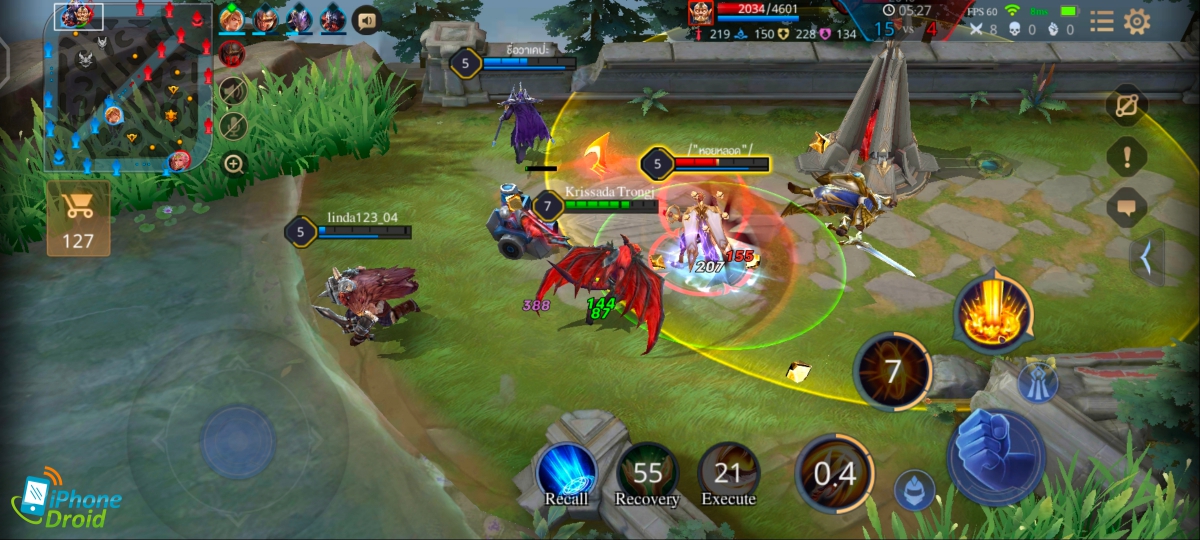Open the minimap

[127, 88]
